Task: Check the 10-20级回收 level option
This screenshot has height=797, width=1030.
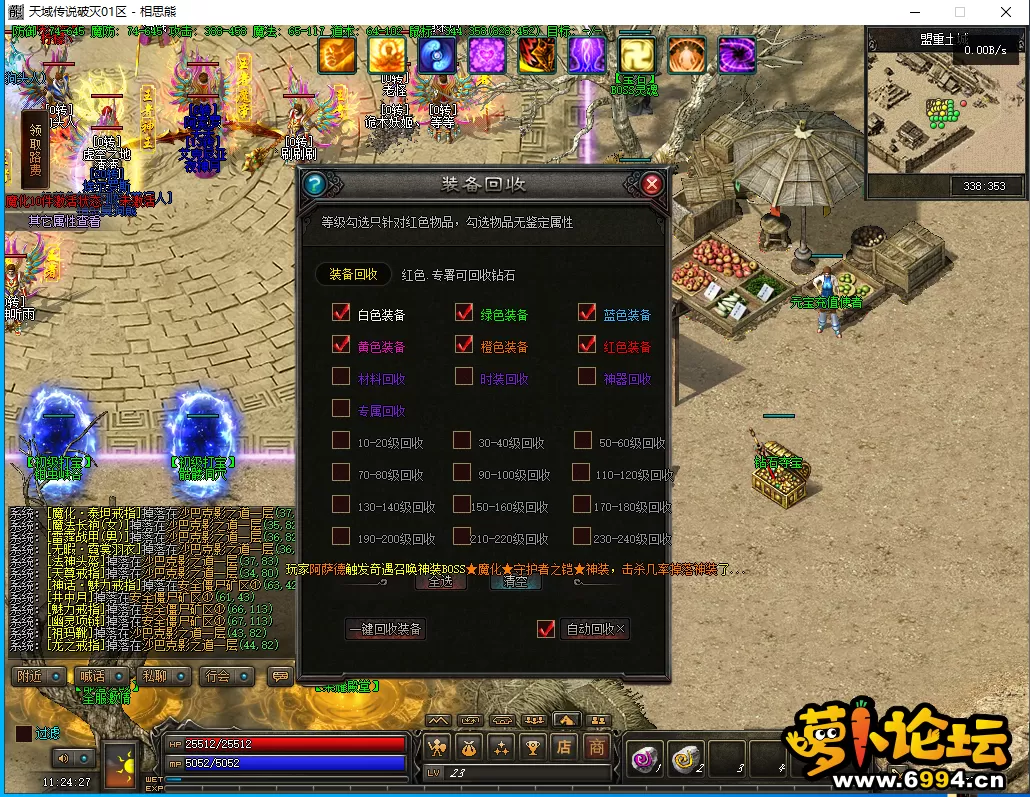Action: click(x=341, y=441)
